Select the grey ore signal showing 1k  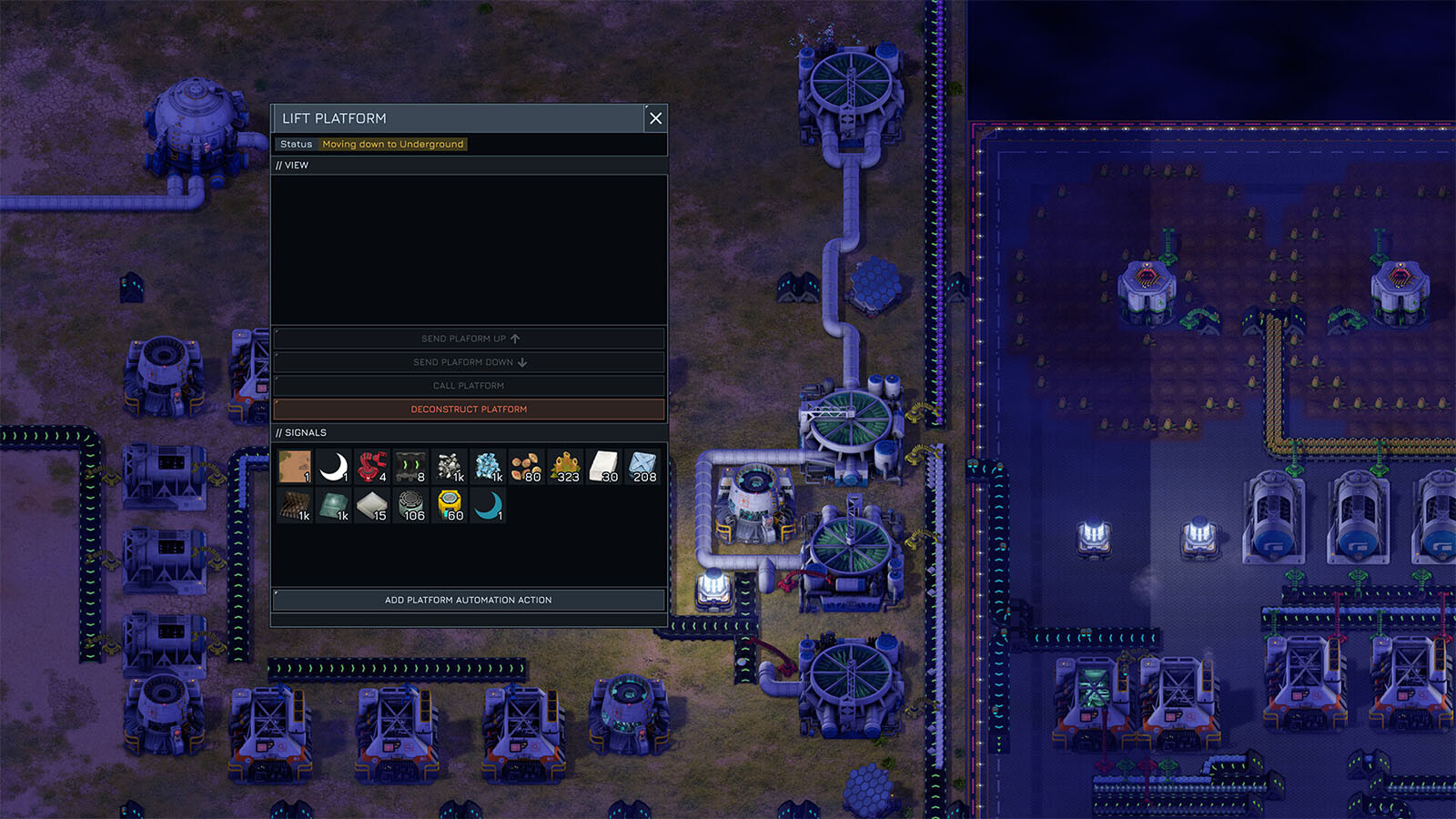pyautogui.click(x=450, y=467)
